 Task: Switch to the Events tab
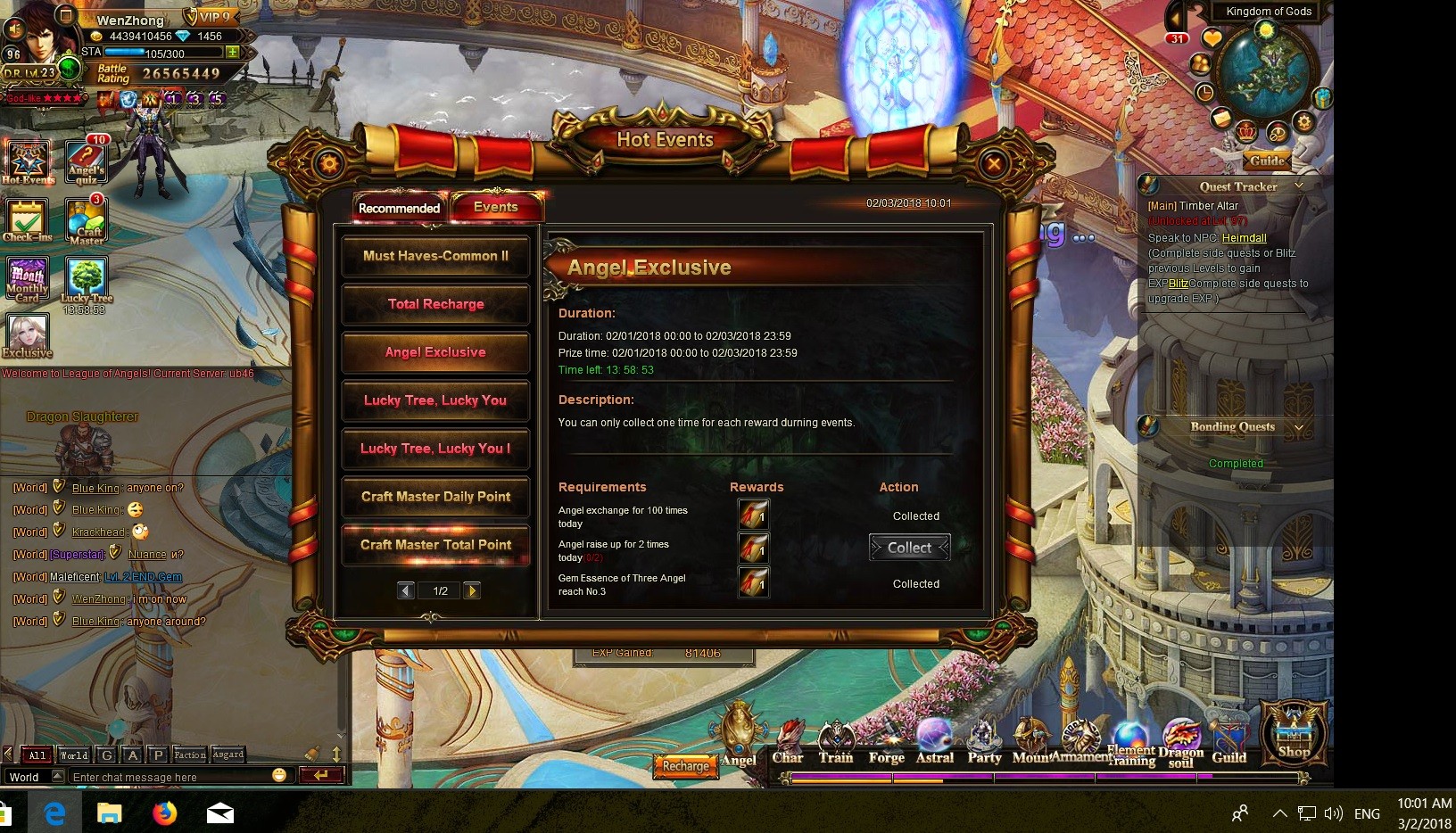click(x=496, y=207)
